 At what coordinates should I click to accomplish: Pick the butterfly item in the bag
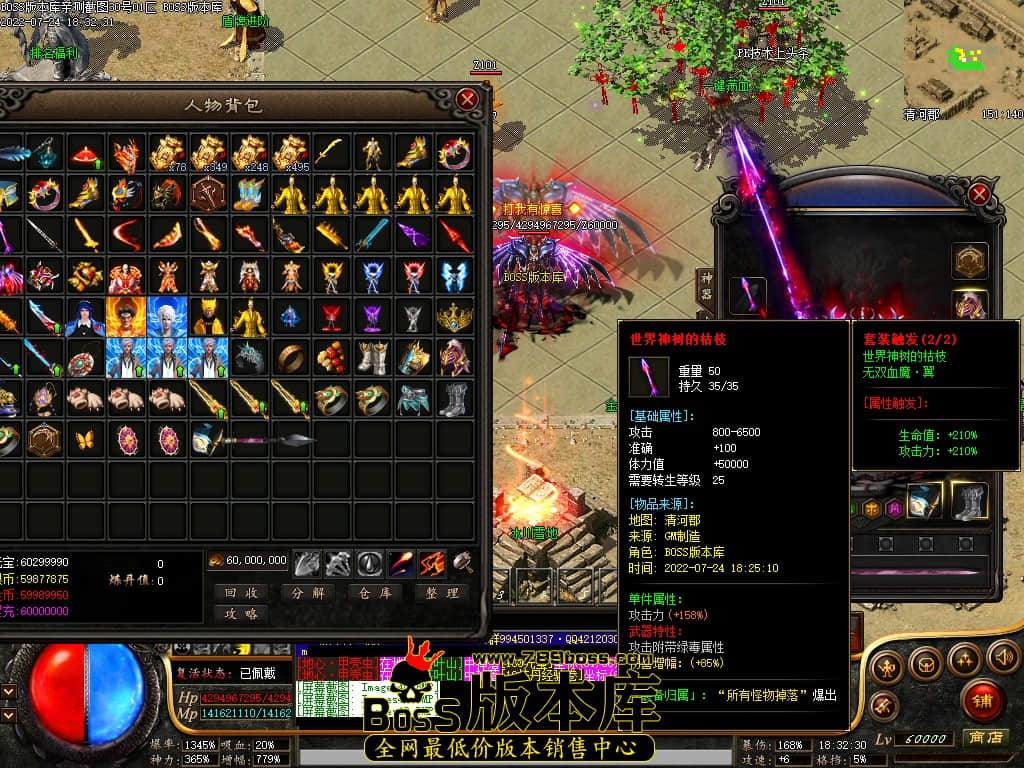[x=85, y=439]
